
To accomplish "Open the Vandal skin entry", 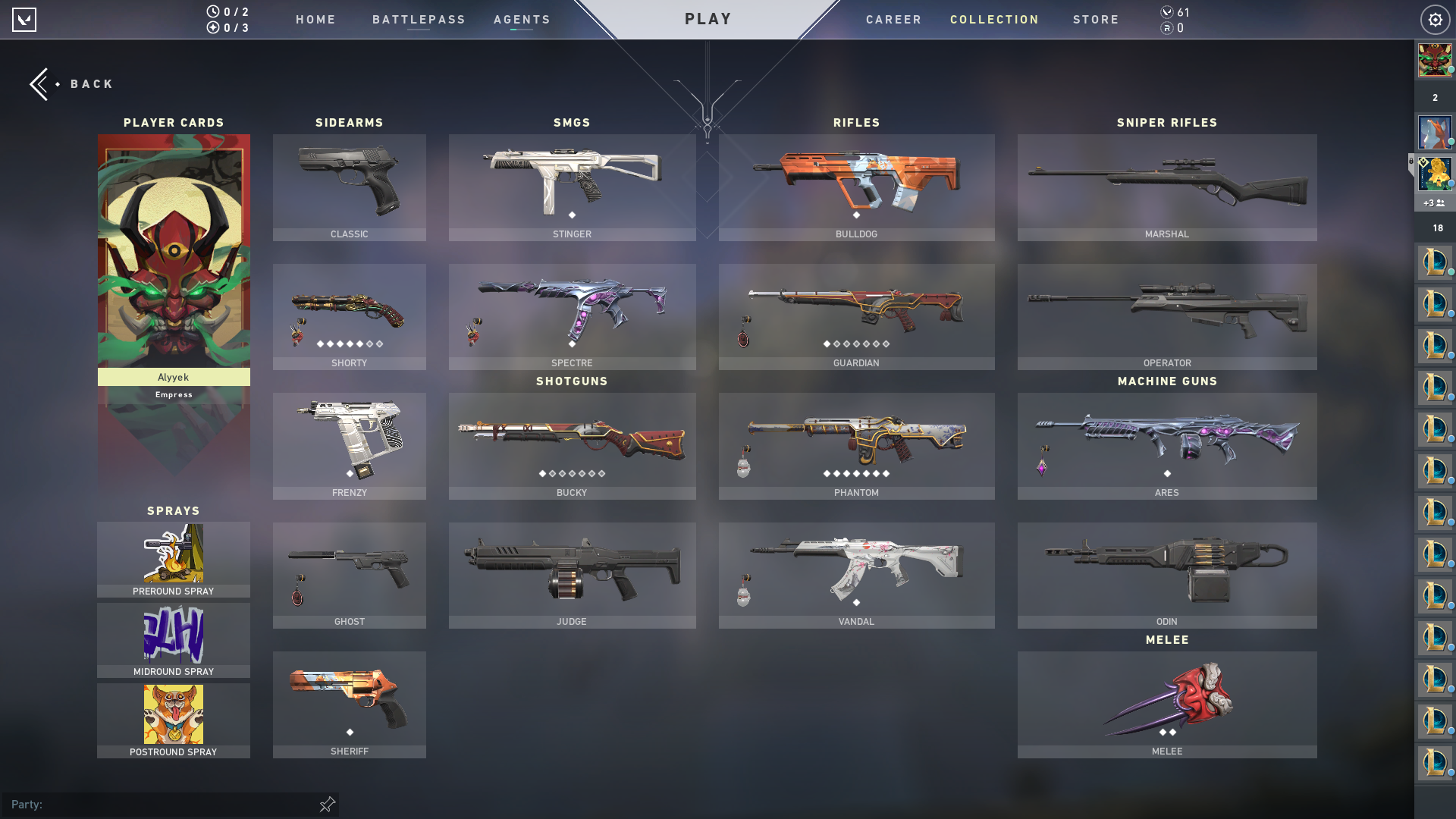I will tap(856, 575).
